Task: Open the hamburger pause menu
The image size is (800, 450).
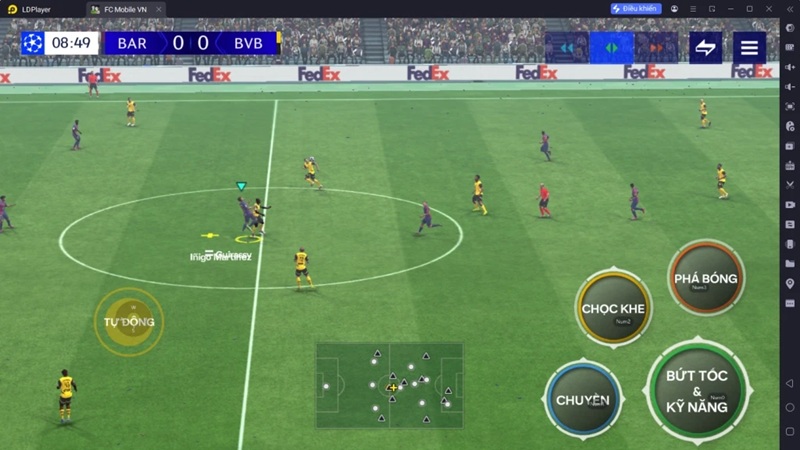Action: point(749,47)
